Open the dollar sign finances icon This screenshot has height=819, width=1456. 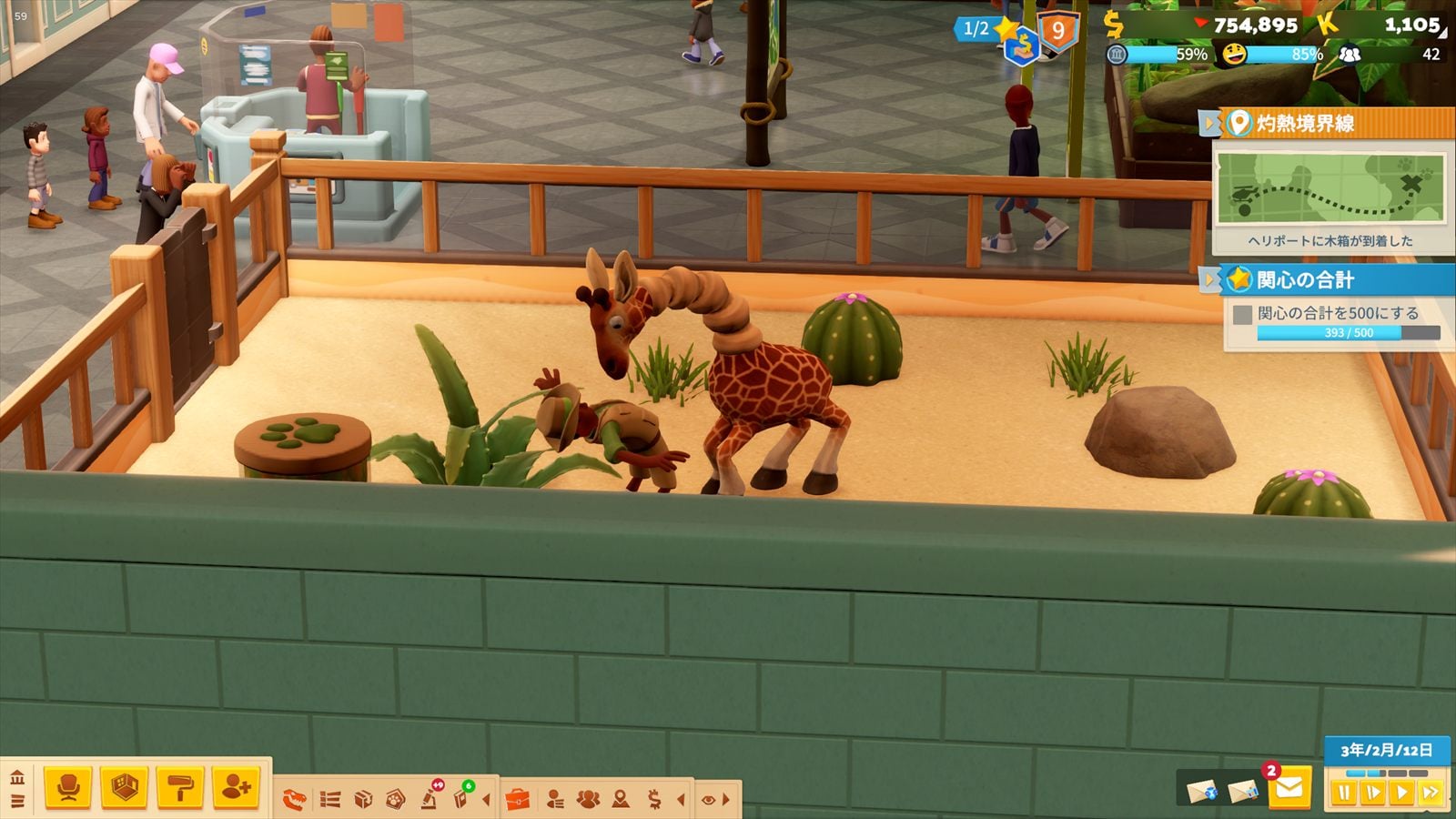tap(654, 800)
